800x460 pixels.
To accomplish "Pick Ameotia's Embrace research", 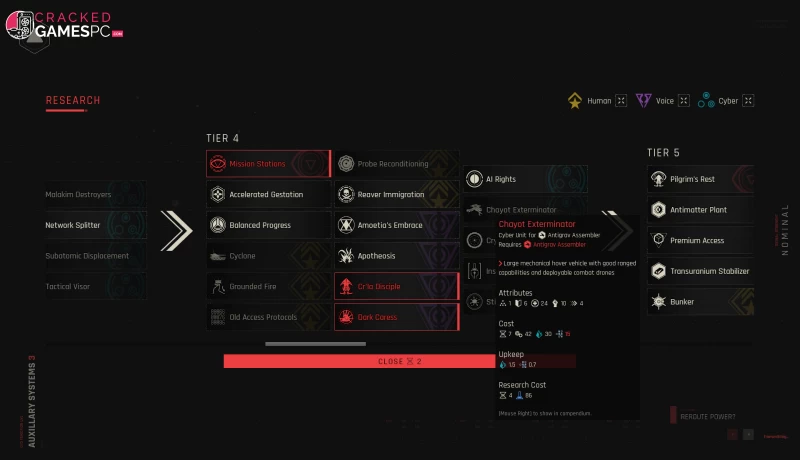I will point(396,225).
